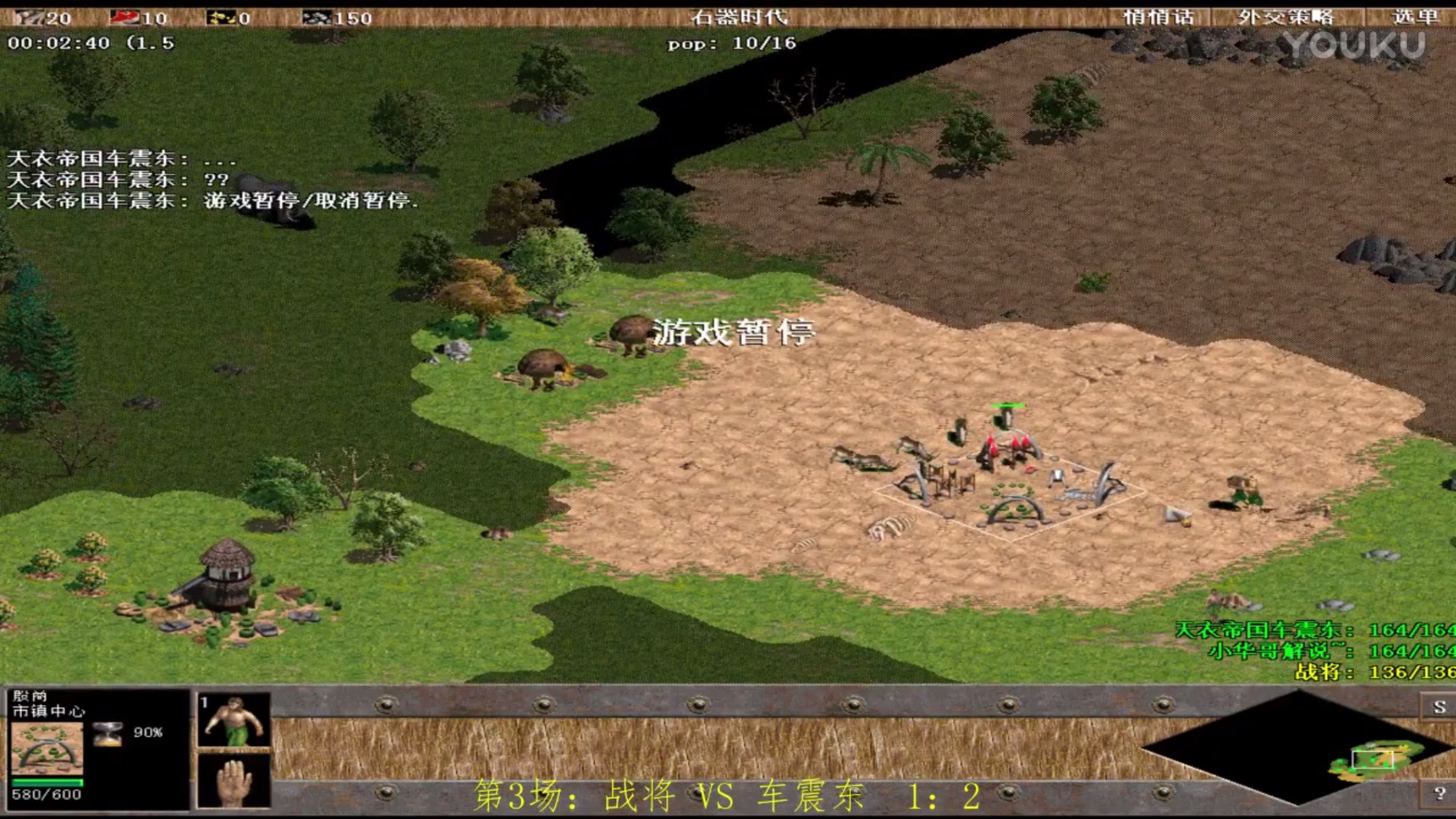Open the 外交策略 diplomacy panel
The width and height of the screenshot is (1456, 819).
1285,17
